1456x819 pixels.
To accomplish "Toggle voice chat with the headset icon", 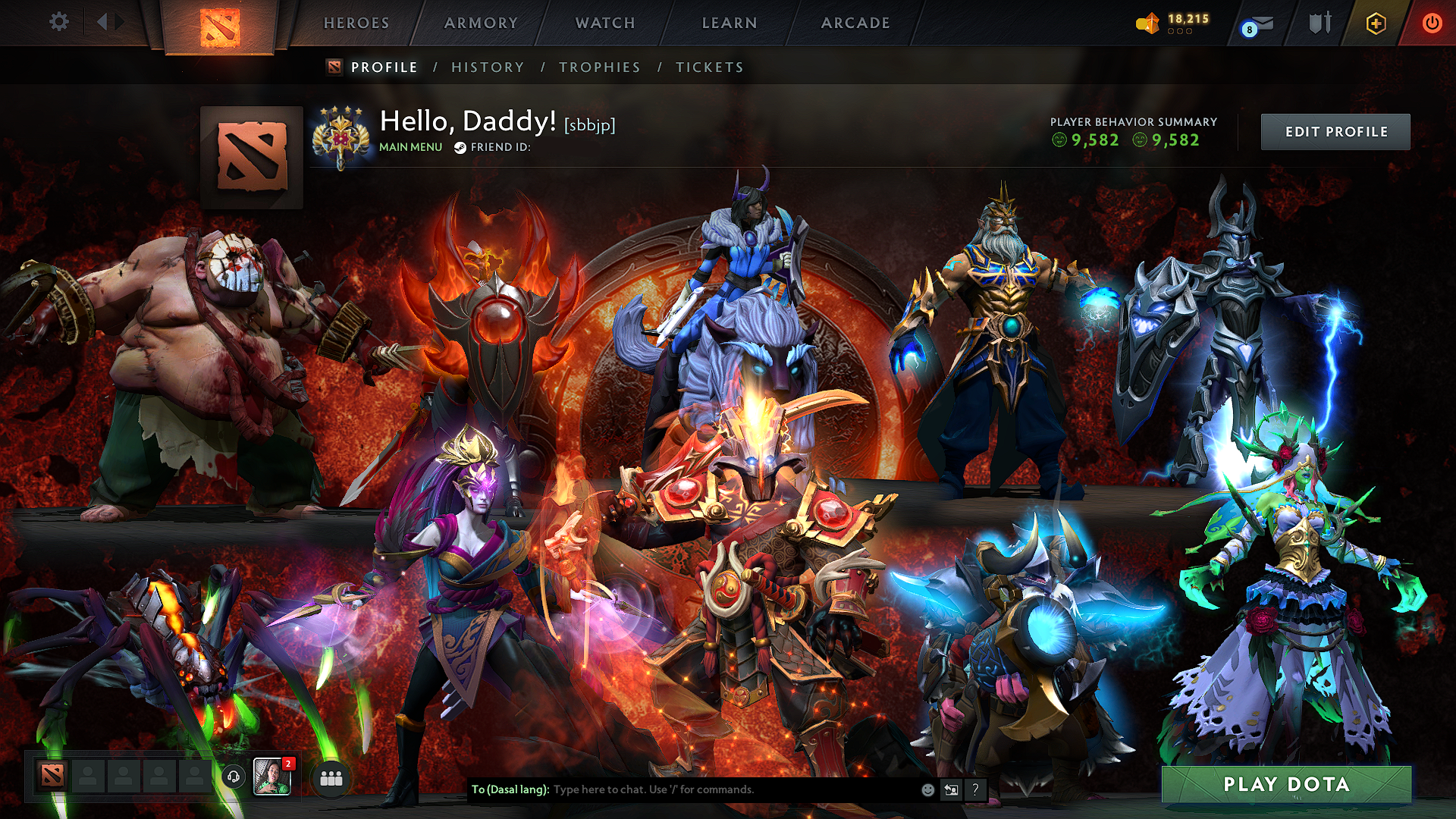I will (x=234, y=777).
